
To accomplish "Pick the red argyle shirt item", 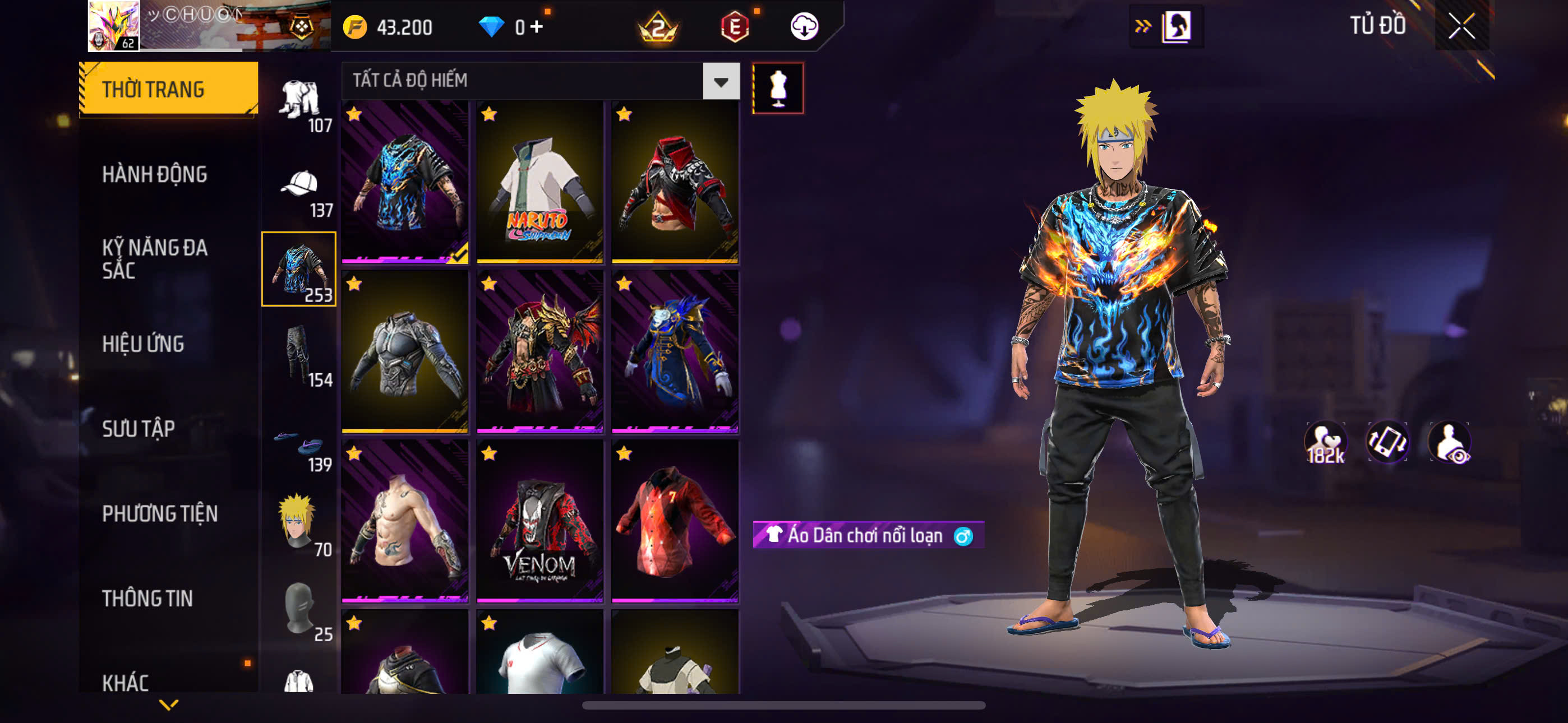I will (x=675, y=522).
